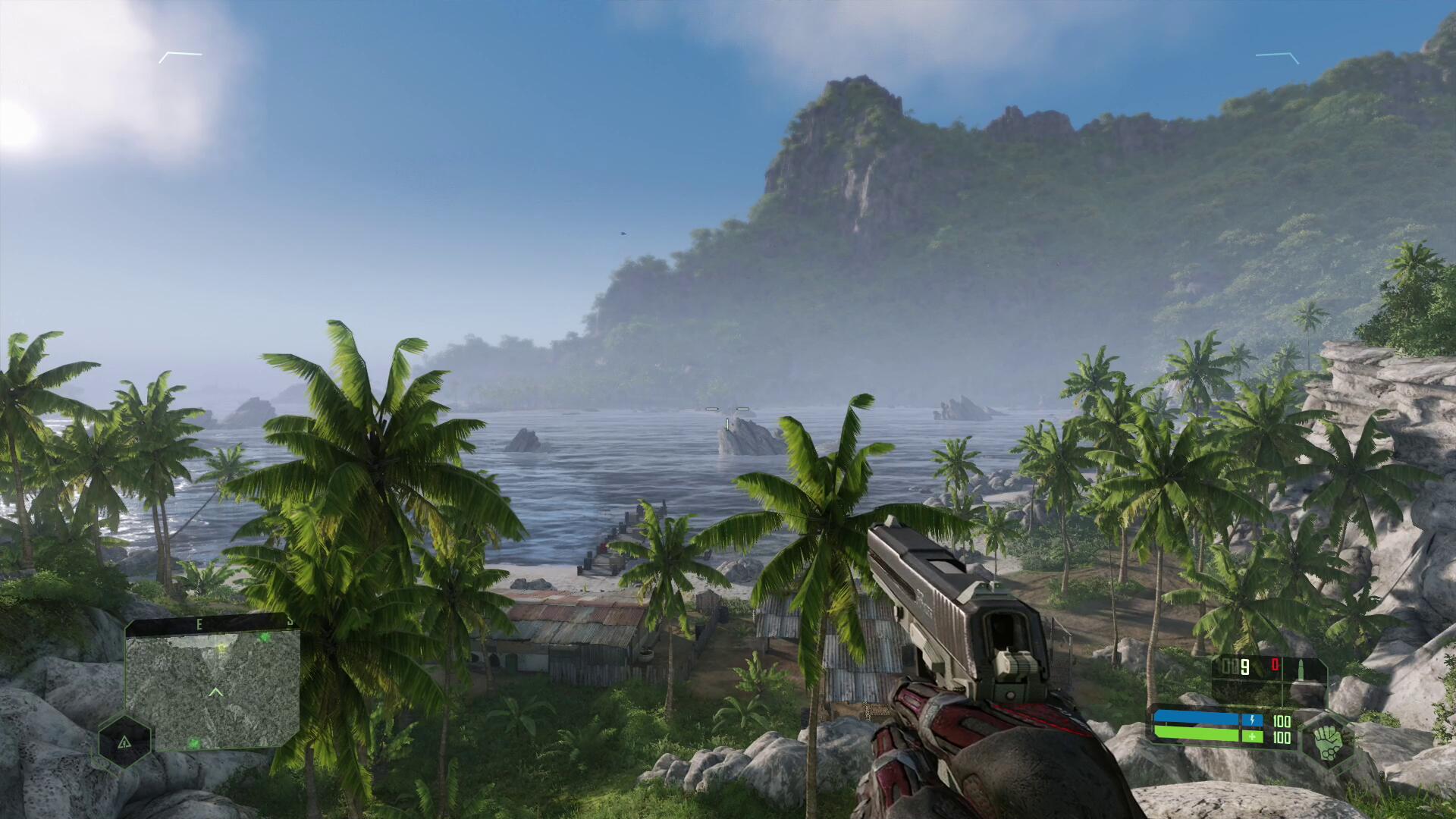Select the hexagonal warning triangle icon
The width and height of the screenshot is (1456, 819).
[x=124, y=742]
